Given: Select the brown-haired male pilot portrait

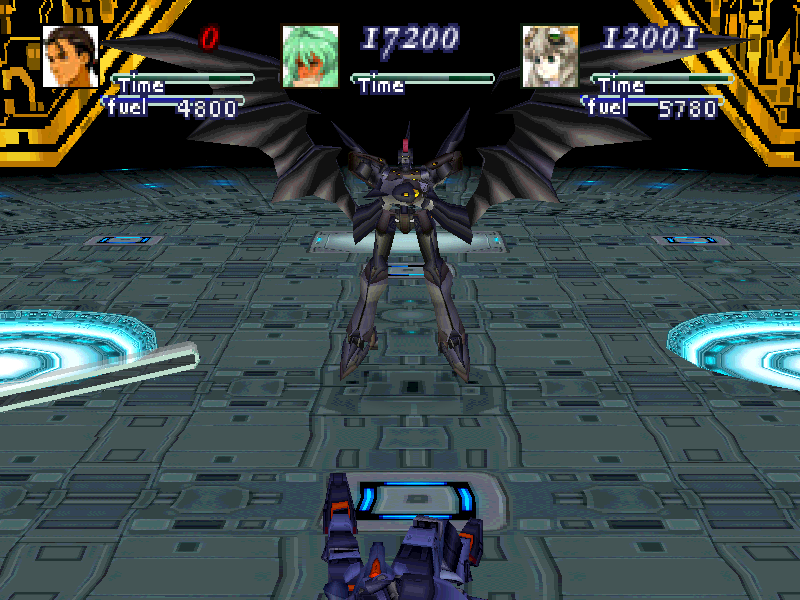Looking at the screenshot, I should click(x=70, y=56).
